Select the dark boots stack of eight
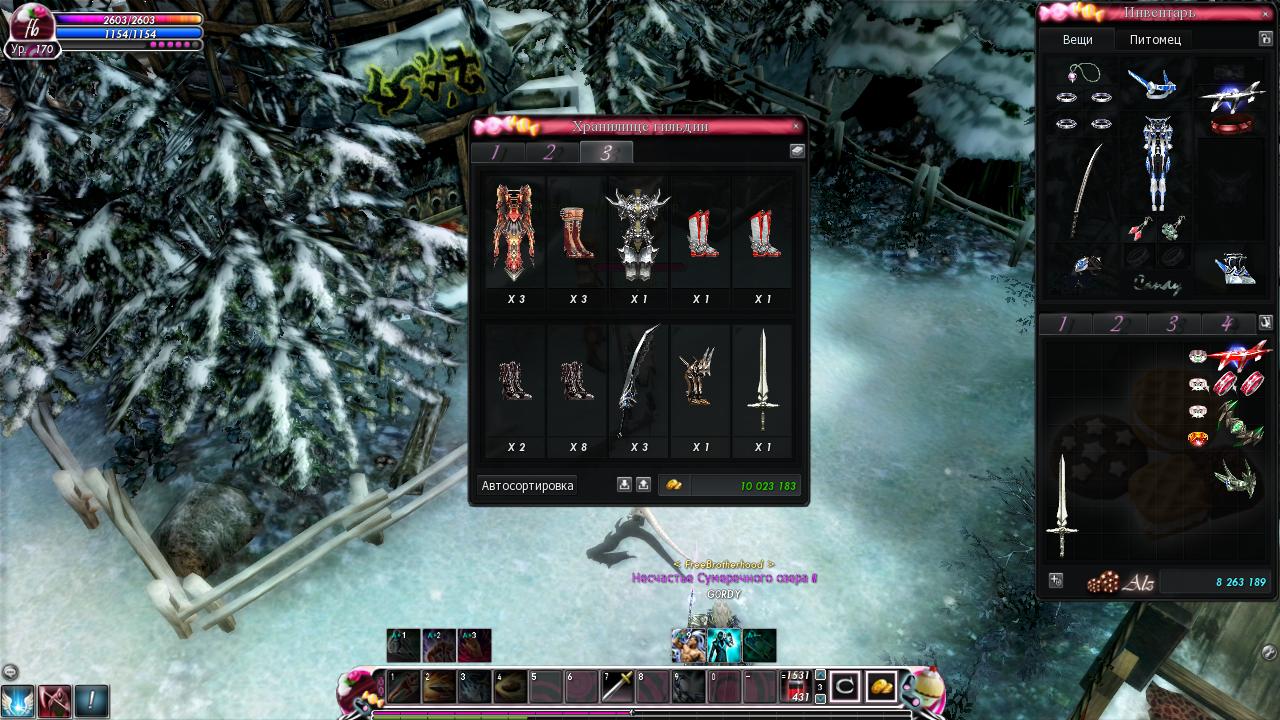 pyautogui.click(x=577, y=380)
